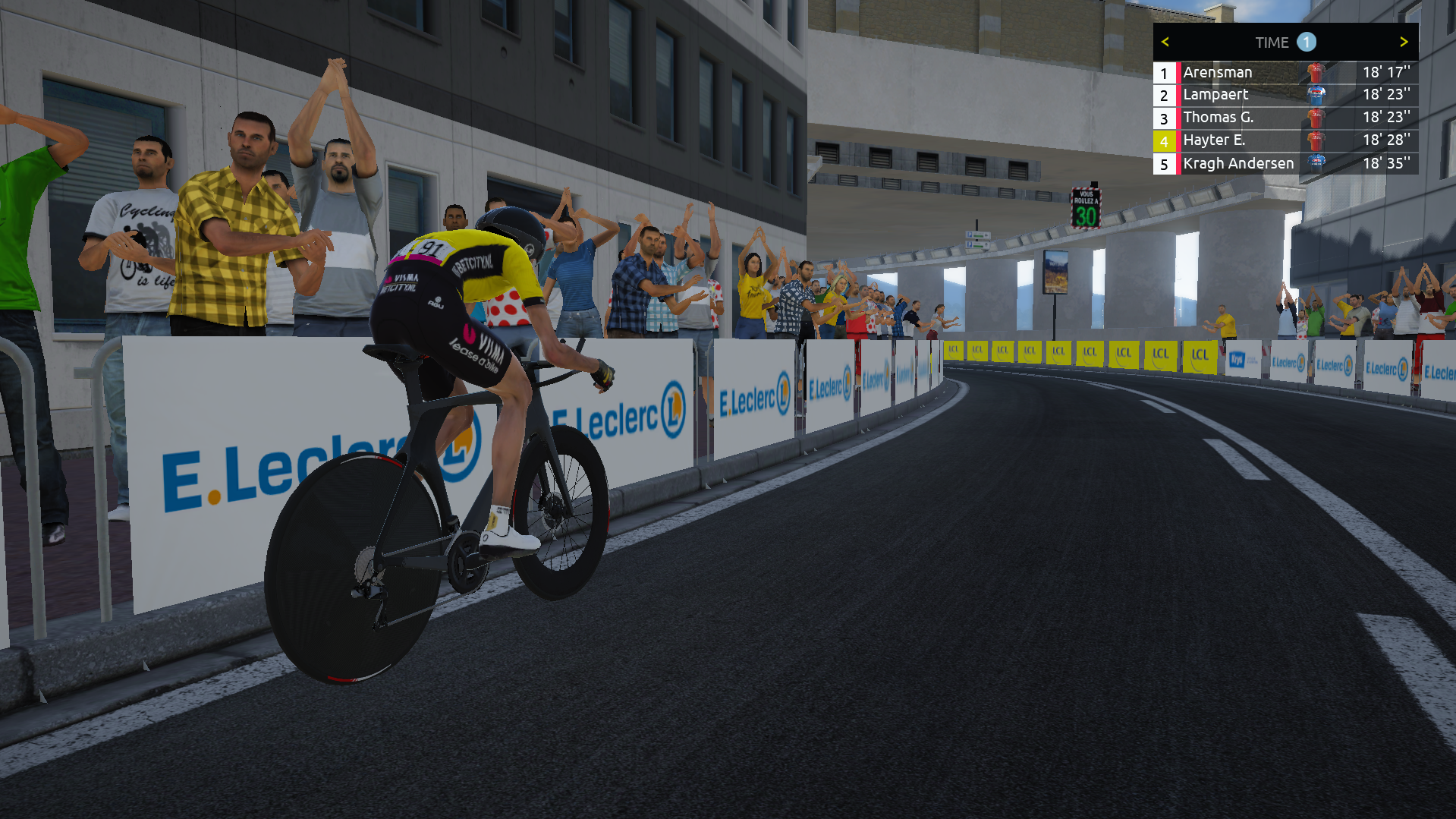Click the pink color strip beside rank 2
Image resolution: width=1456 pixels, height=819 pixels.
1178,95
